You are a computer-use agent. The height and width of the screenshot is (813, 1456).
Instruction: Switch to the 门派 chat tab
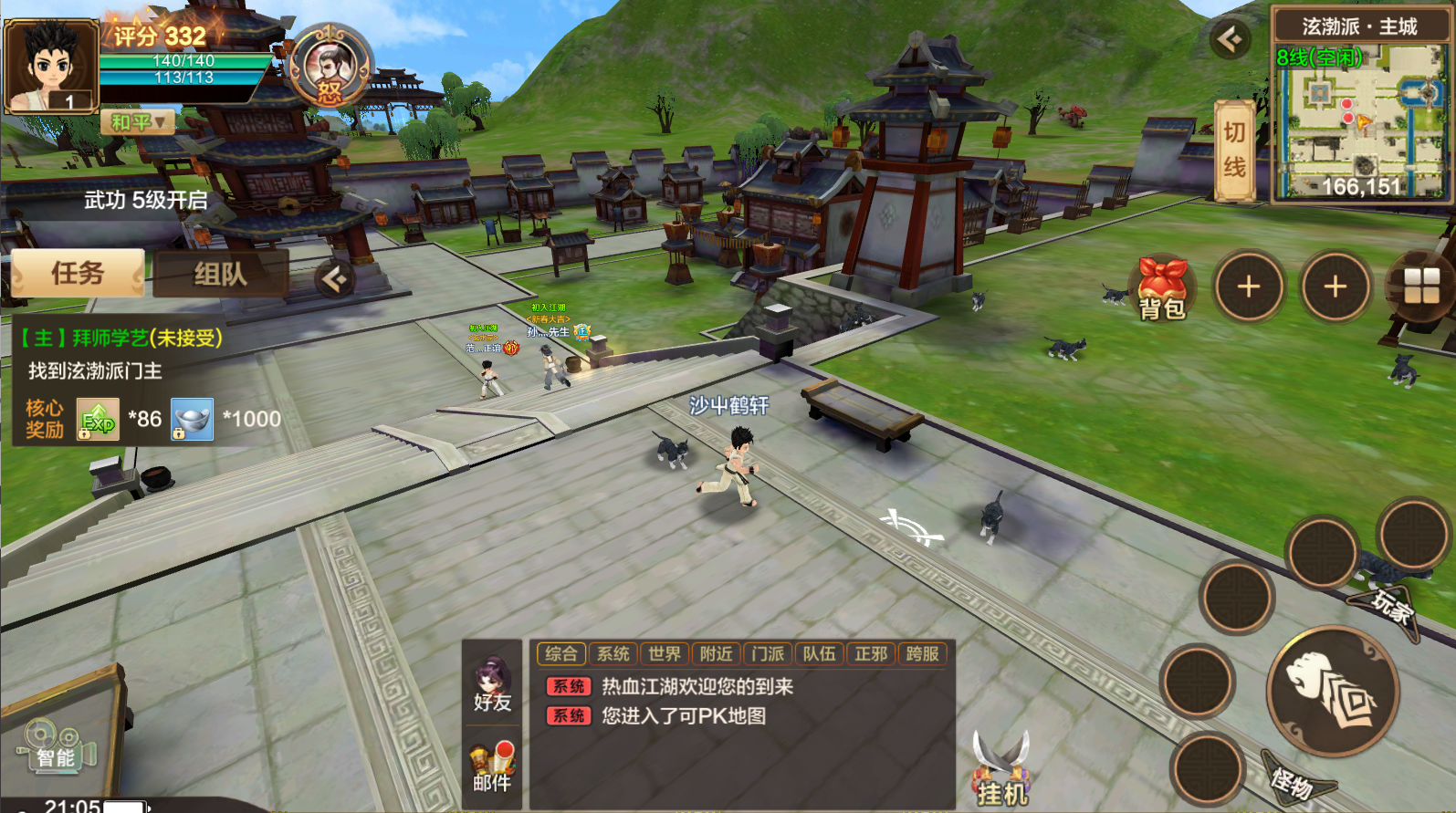[768, 653]
